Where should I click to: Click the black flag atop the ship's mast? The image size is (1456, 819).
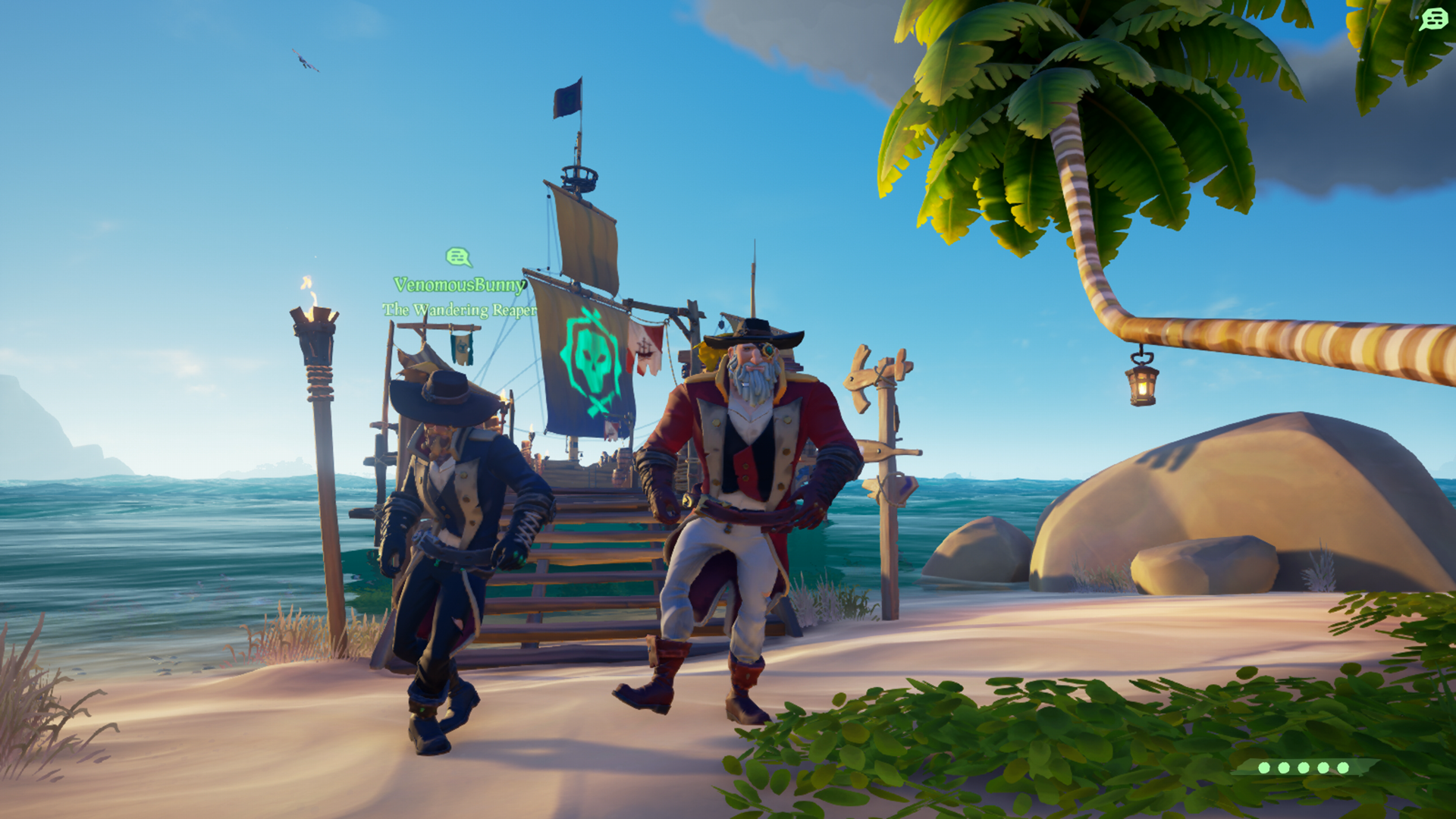coord(565,96)
